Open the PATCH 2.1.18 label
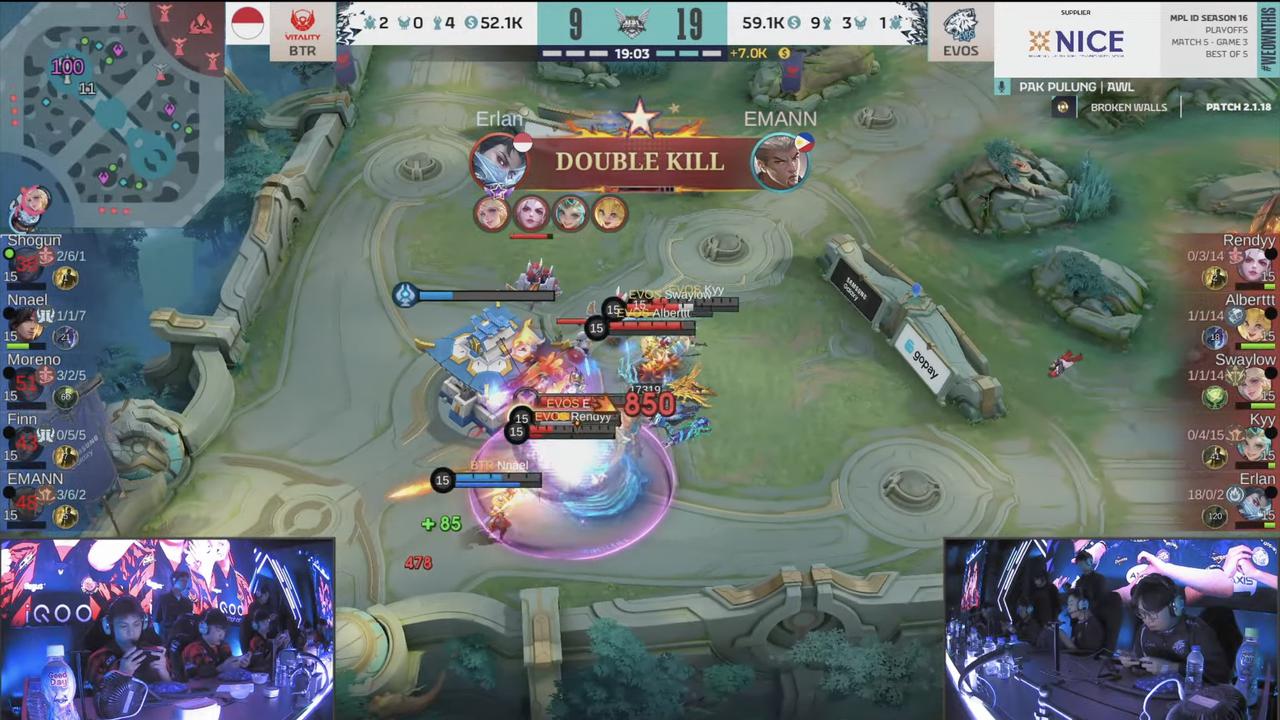The image size is (1280, 720). [1237, 107]
